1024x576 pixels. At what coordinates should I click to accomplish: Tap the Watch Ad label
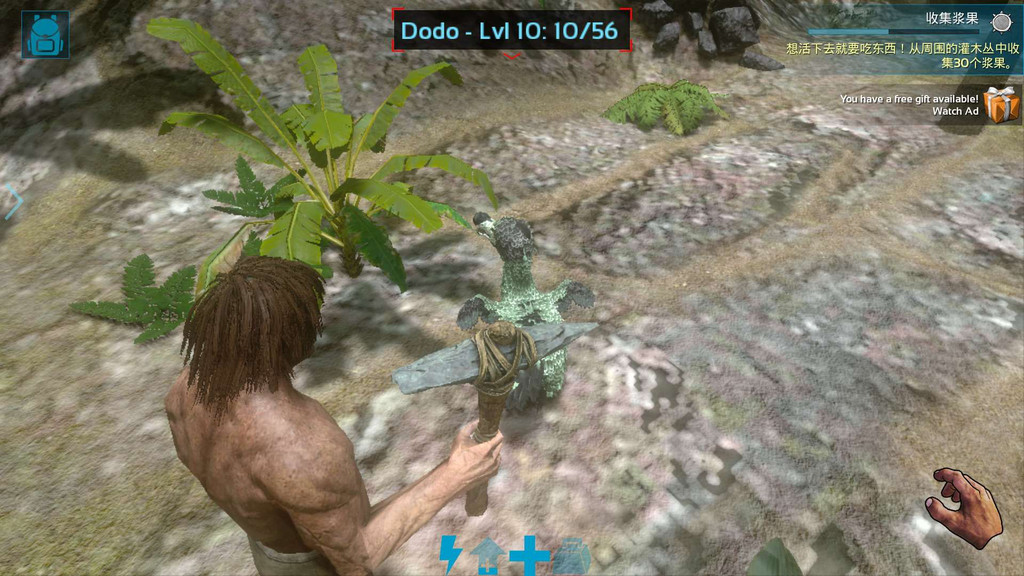[955, 111]
